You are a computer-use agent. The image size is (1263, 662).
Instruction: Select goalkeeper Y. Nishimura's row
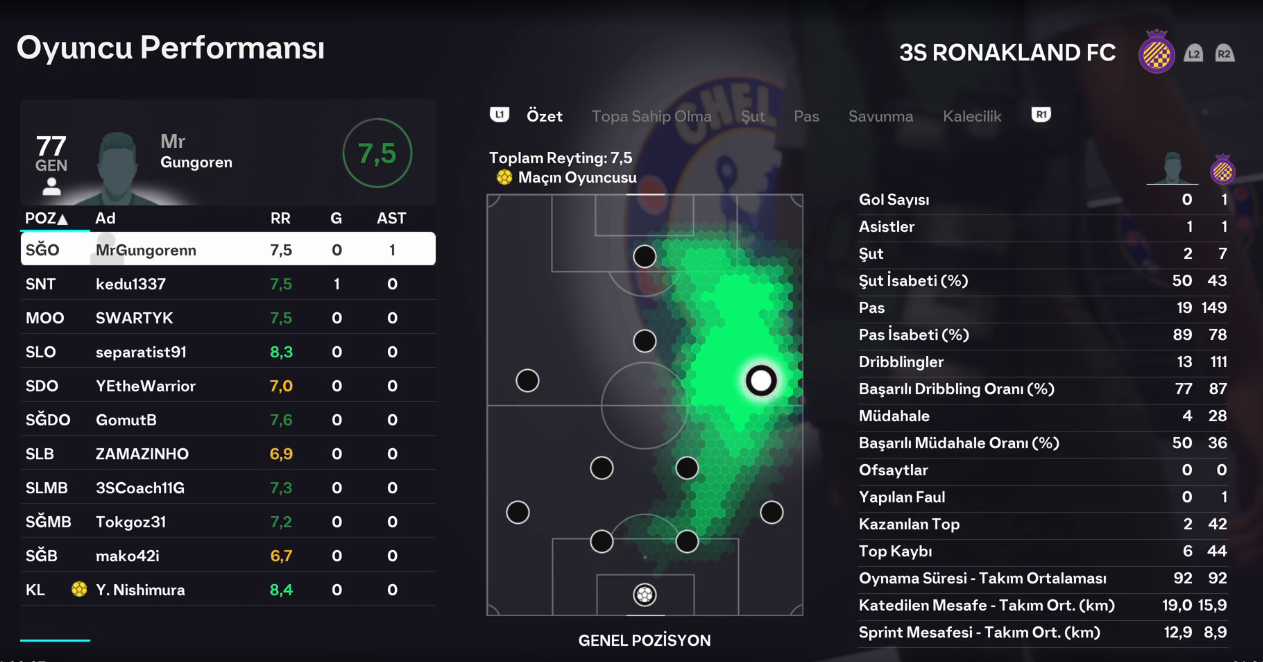coord(228,590)
